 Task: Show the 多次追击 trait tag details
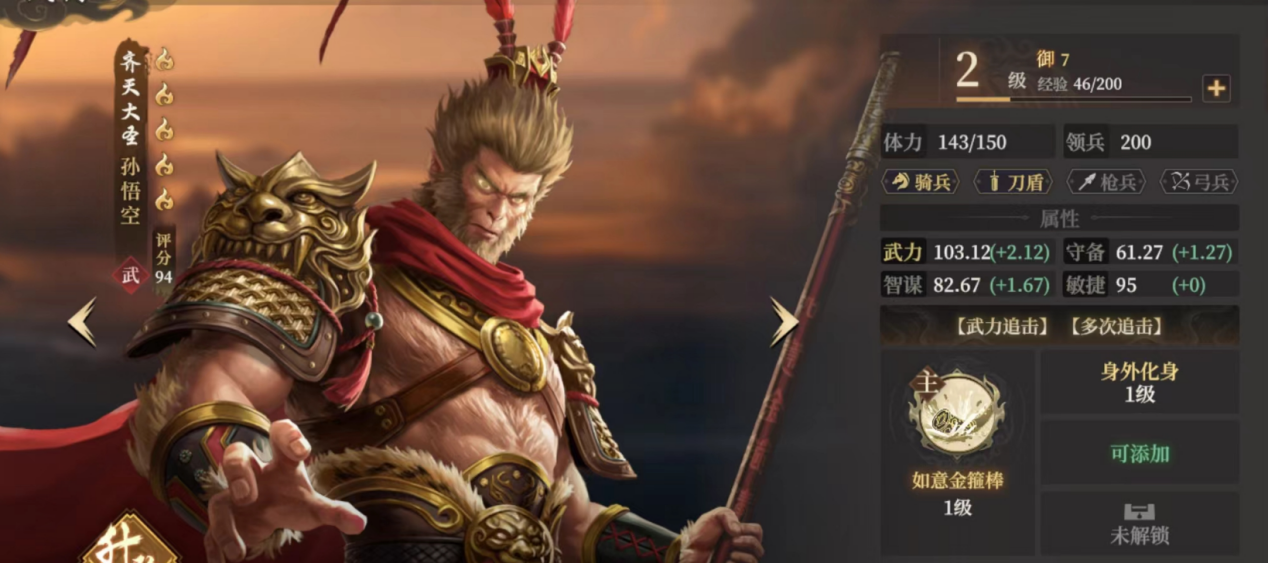pos(1115,326)
